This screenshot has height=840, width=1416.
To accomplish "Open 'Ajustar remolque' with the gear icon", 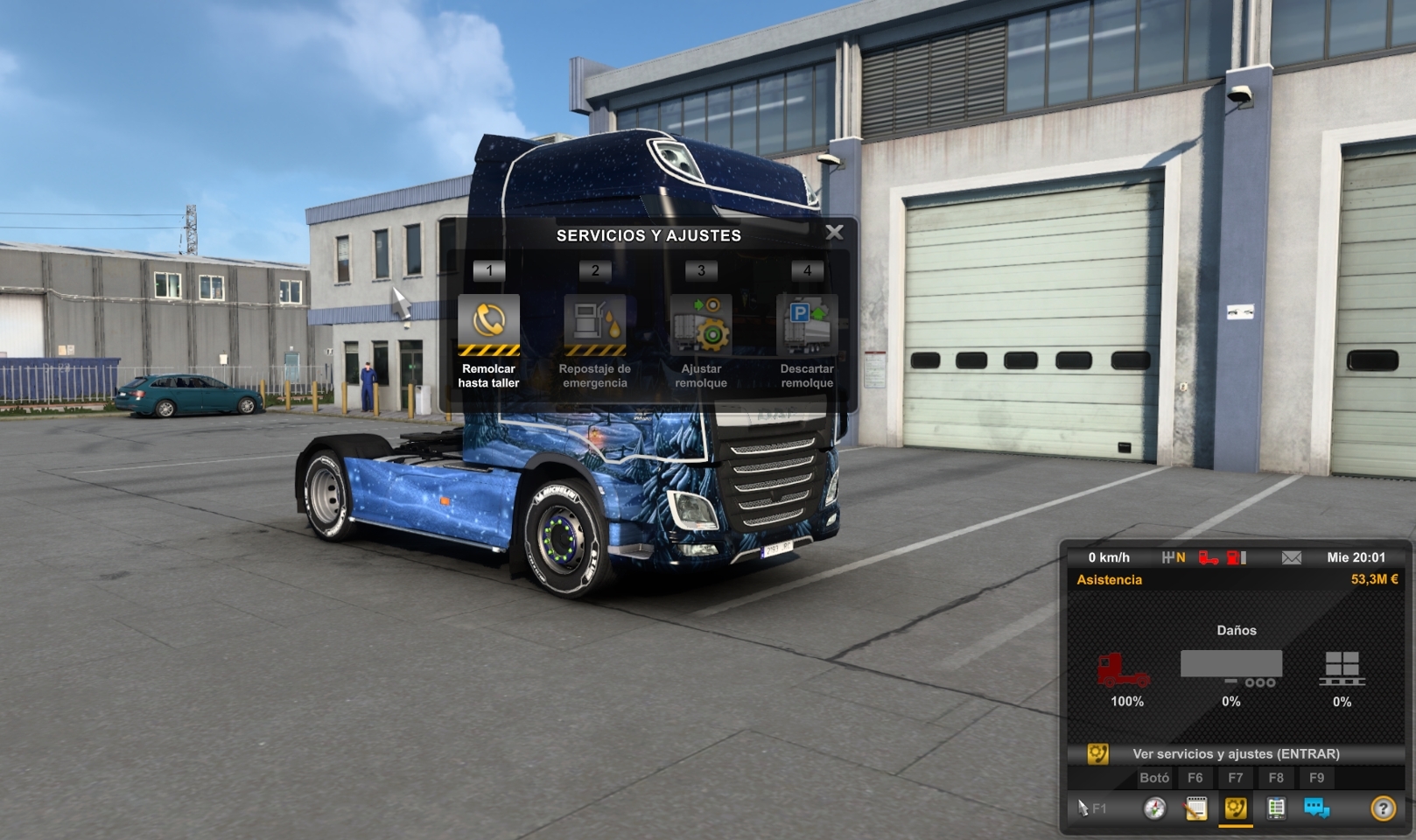I will [702, 324].
